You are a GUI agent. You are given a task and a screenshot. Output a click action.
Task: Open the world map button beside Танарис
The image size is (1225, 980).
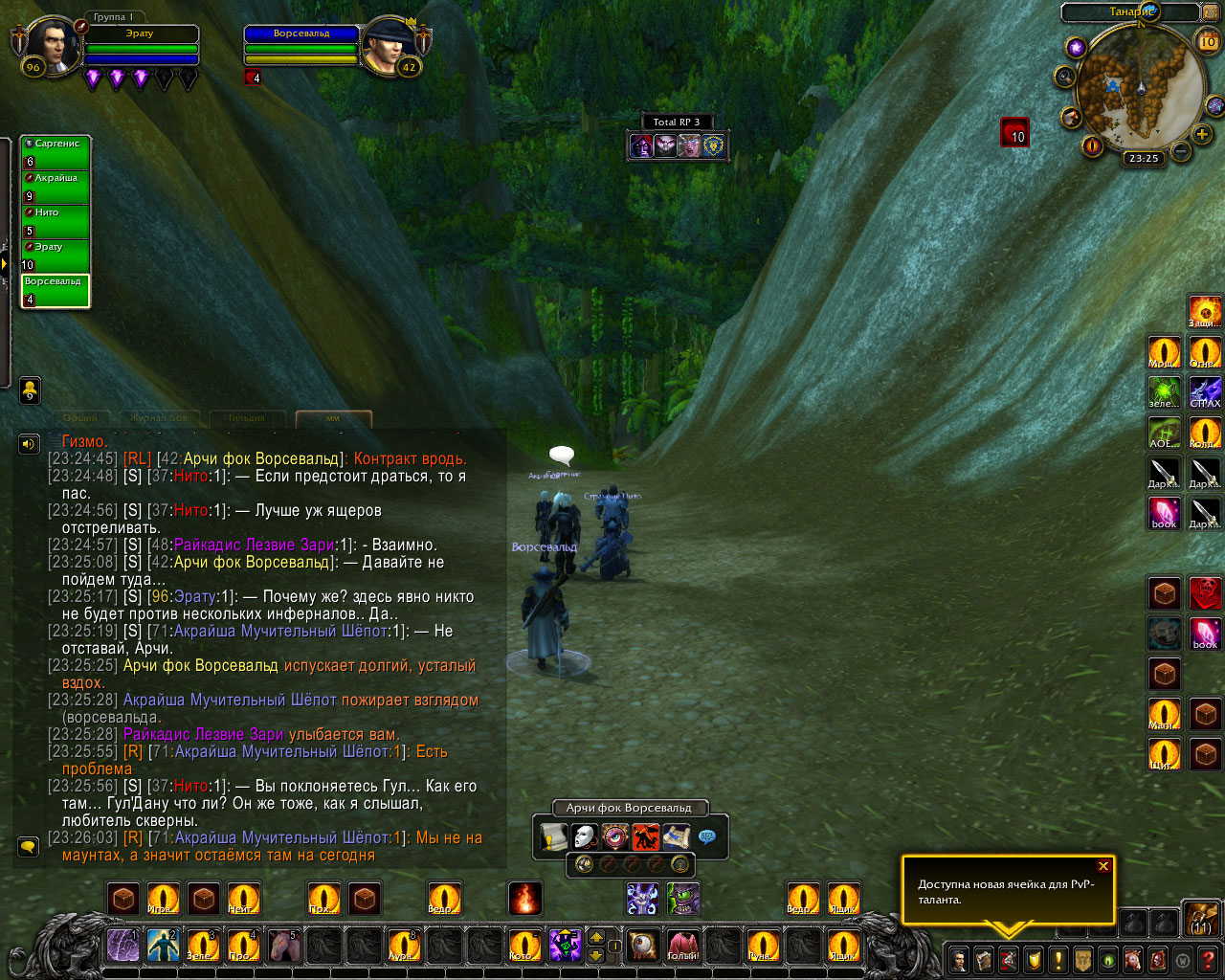point(1212,12)
